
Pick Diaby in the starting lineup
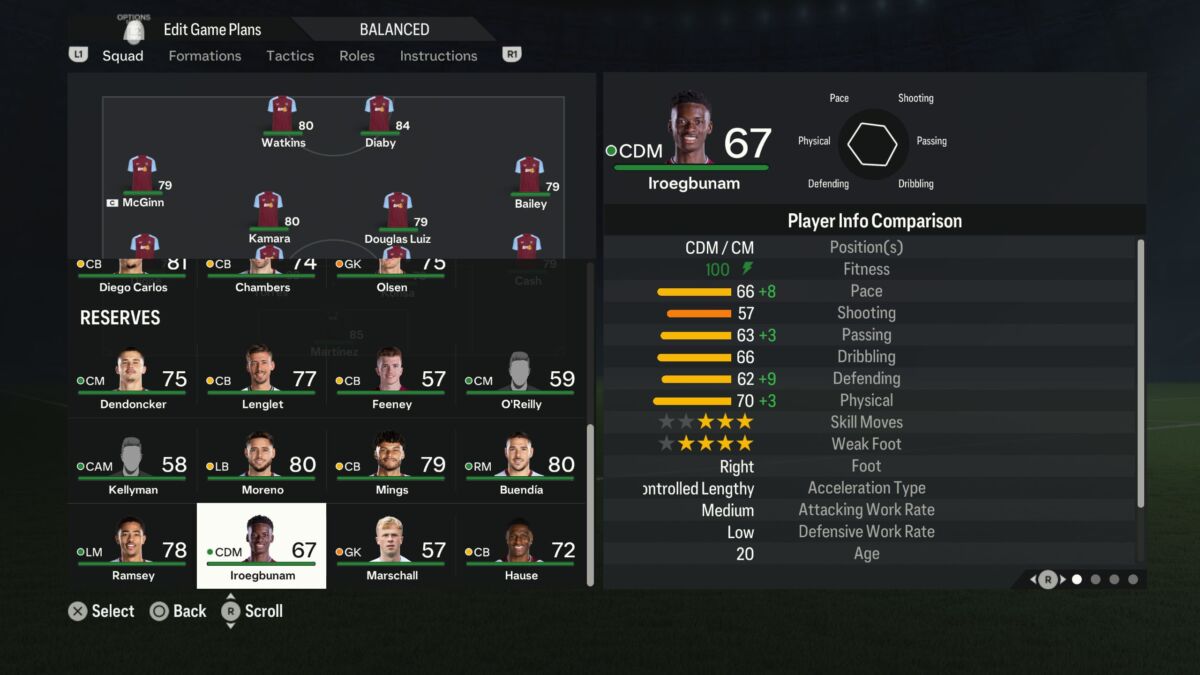[x=379, y=120]
